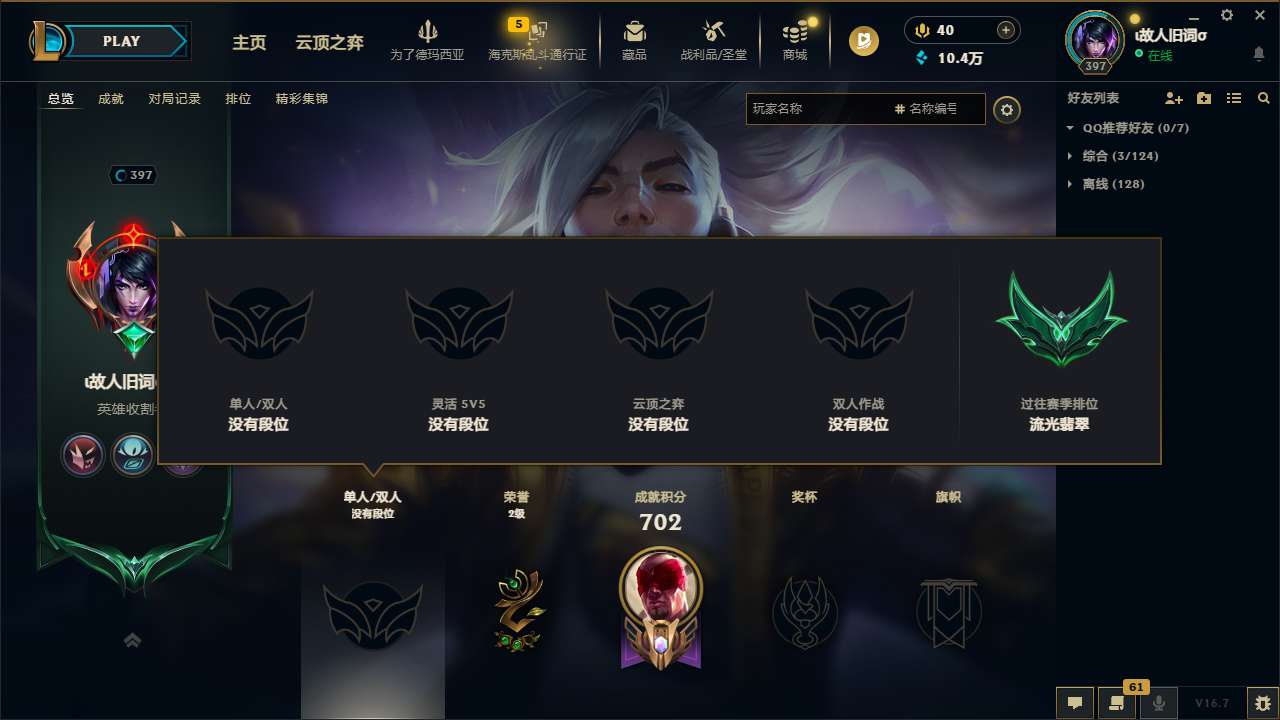Switch to the 对局记录 tab
Image resolution: width=1280 pixels, height=720 pixels.
click(174, 99)
